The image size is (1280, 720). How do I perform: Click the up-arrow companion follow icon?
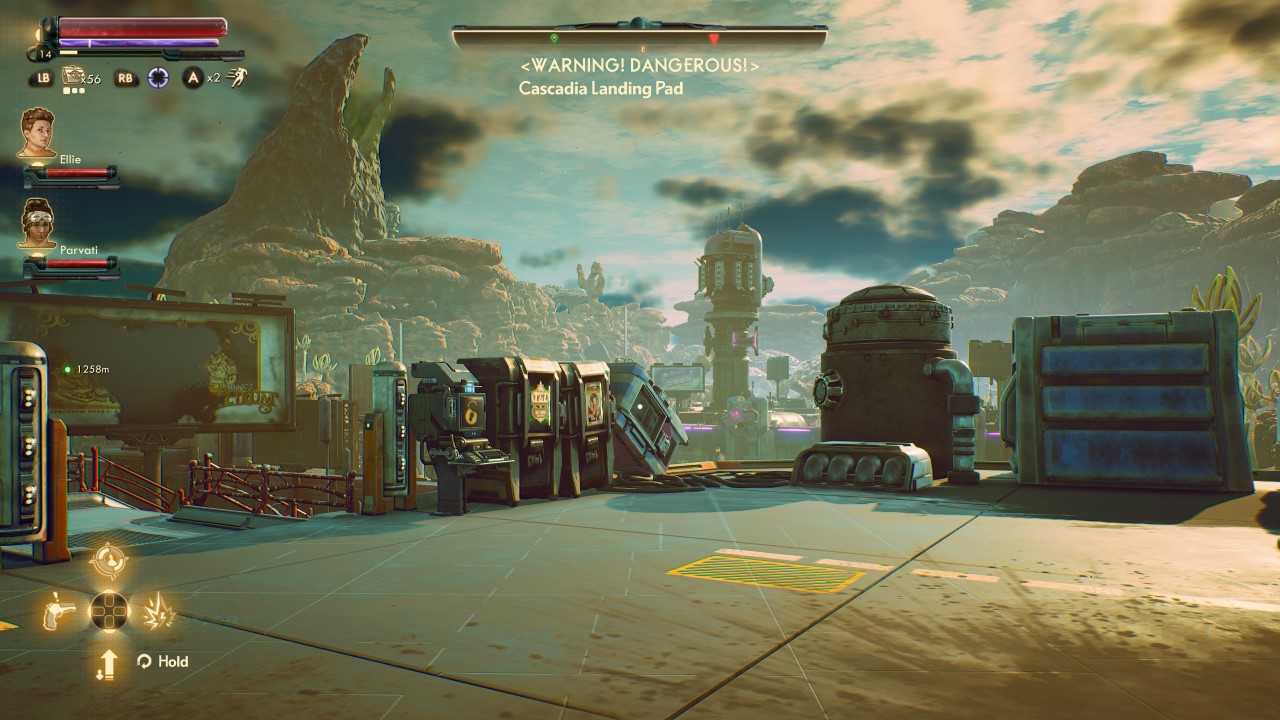pyautogui.click(x=108, y=663)
